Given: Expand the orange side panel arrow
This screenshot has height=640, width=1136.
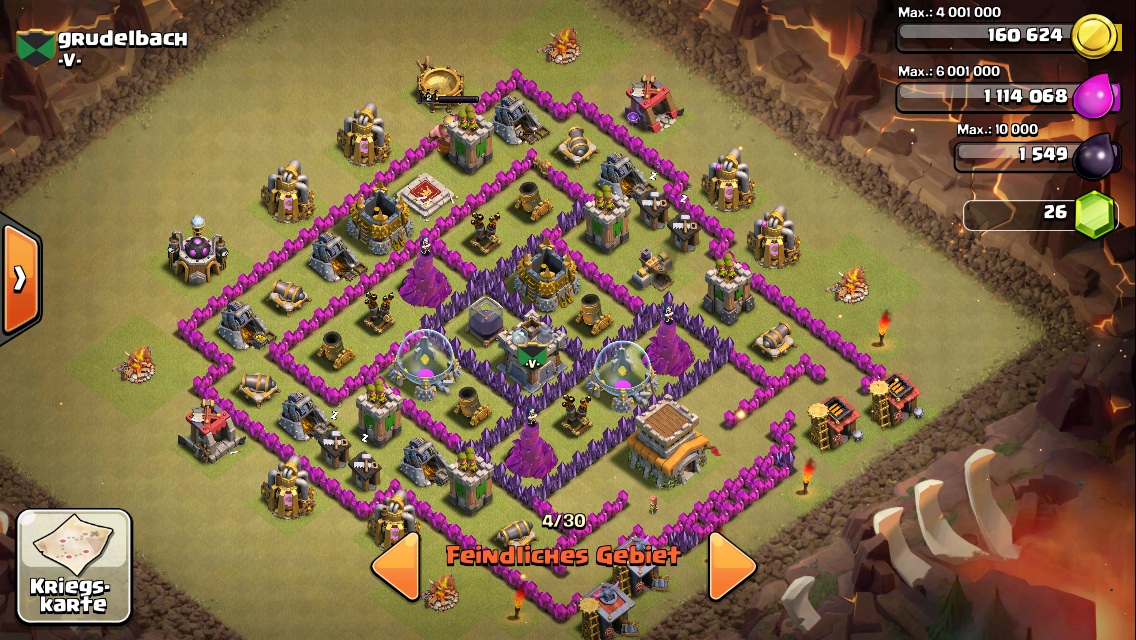Looking at the screenshot, I should coord(19,279).
